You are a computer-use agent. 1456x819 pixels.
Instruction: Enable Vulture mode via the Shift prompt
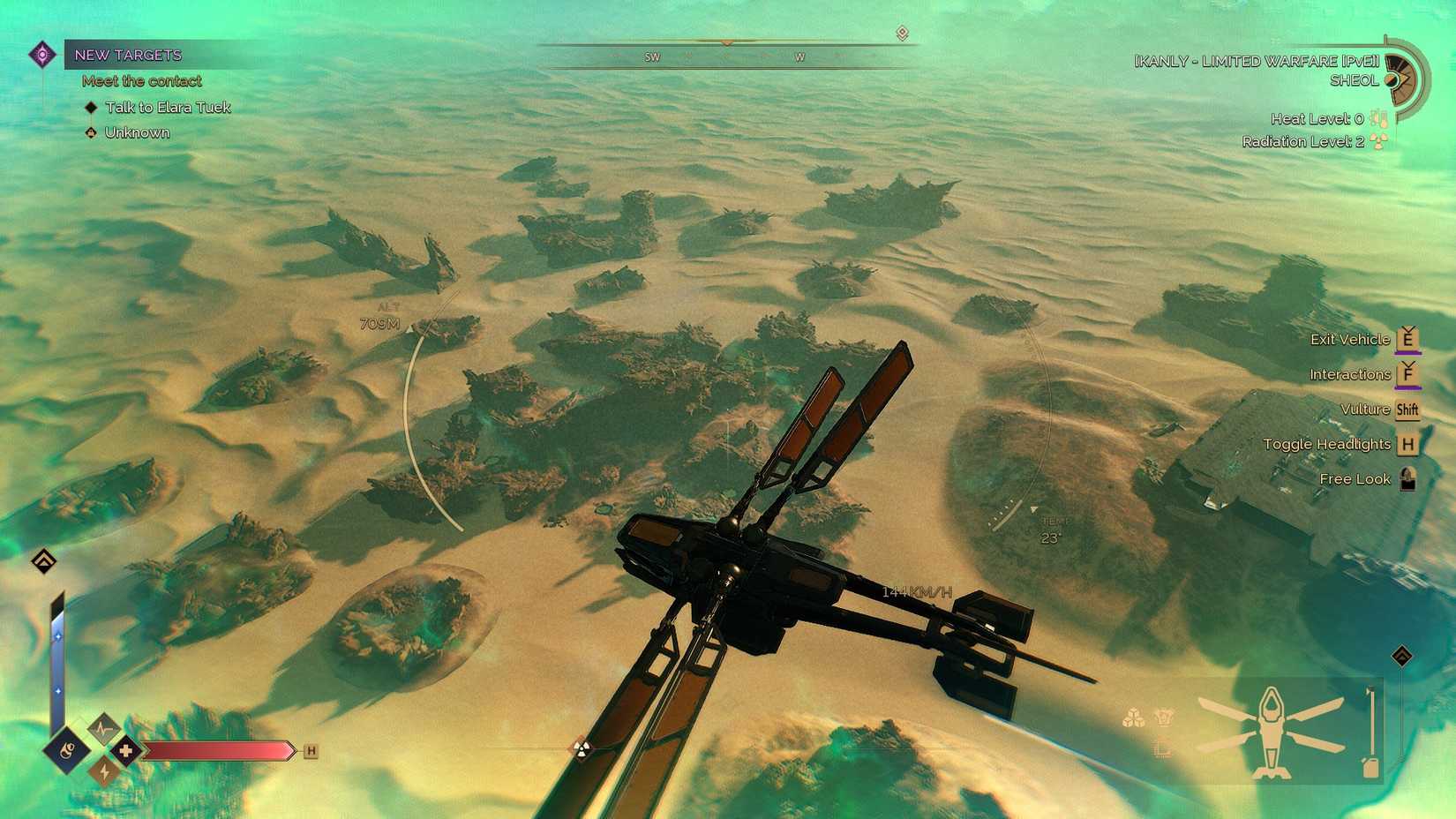[1407, 409]
